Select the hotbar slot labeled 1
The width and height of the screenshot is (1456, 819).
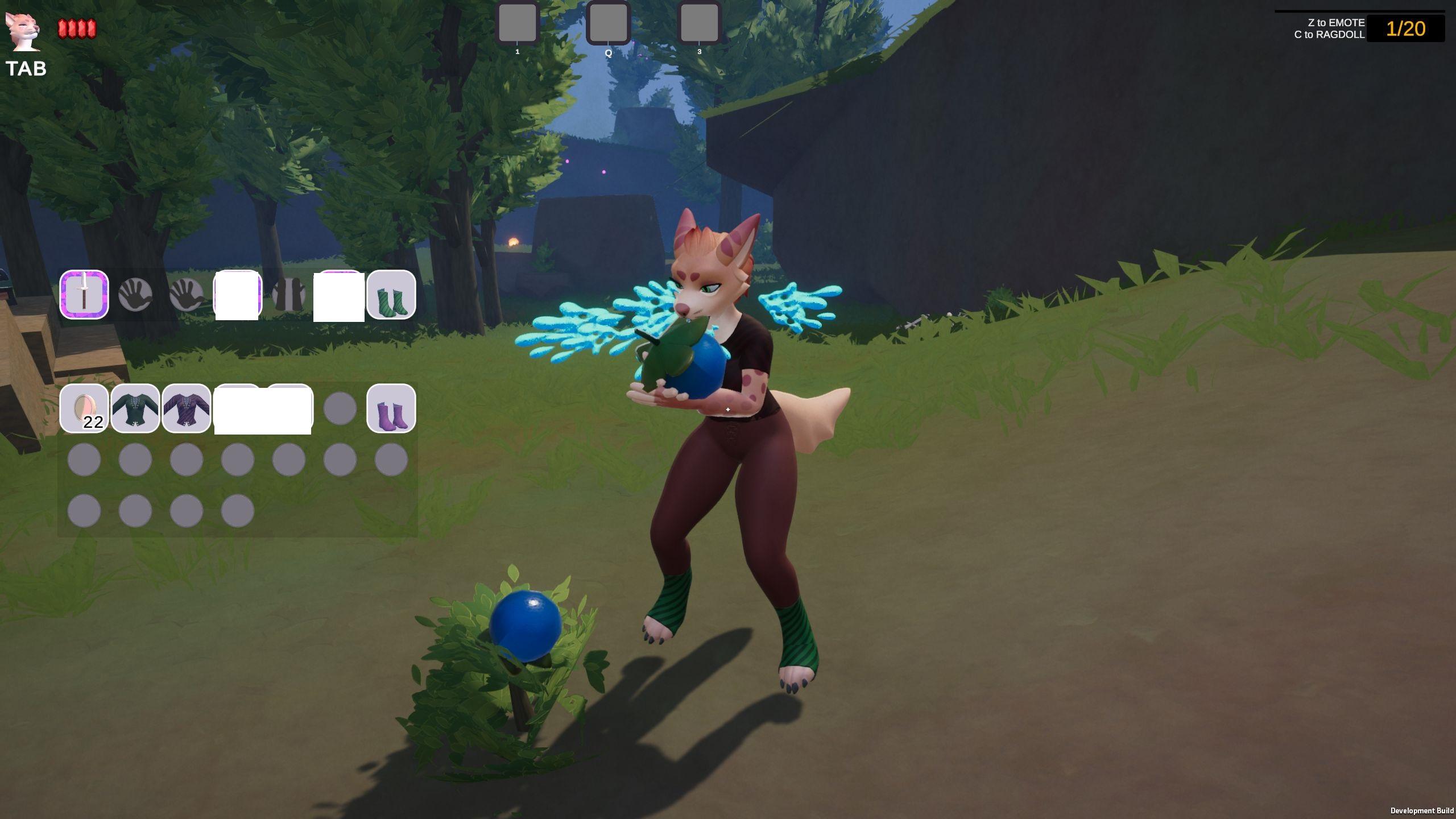pos(517,23)
